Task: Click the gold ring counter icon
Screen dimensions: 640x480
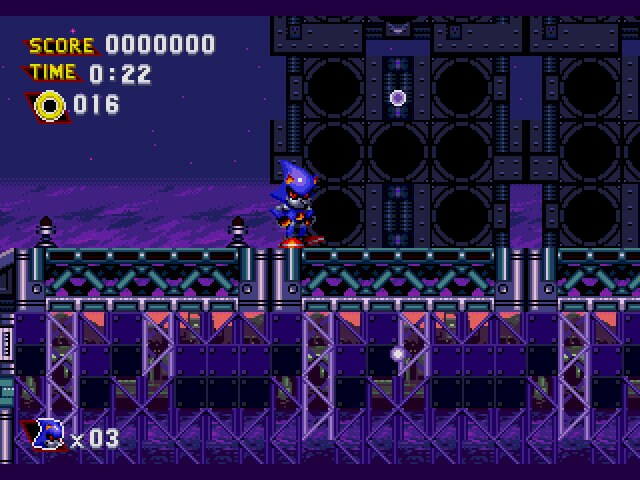Action: [x=48, y=105]
